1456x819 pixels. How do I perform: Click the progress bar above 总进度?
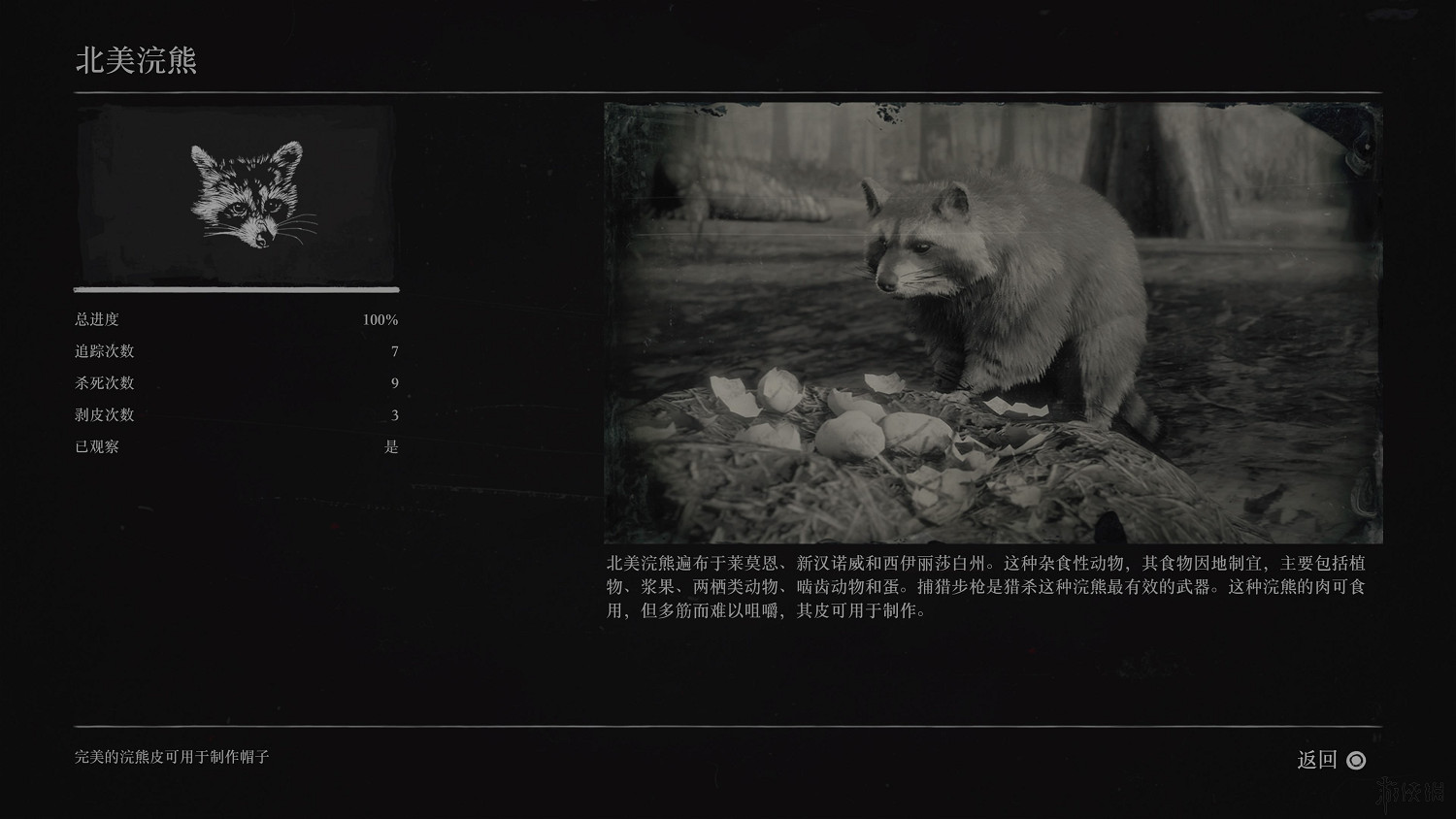click(236, 288)
